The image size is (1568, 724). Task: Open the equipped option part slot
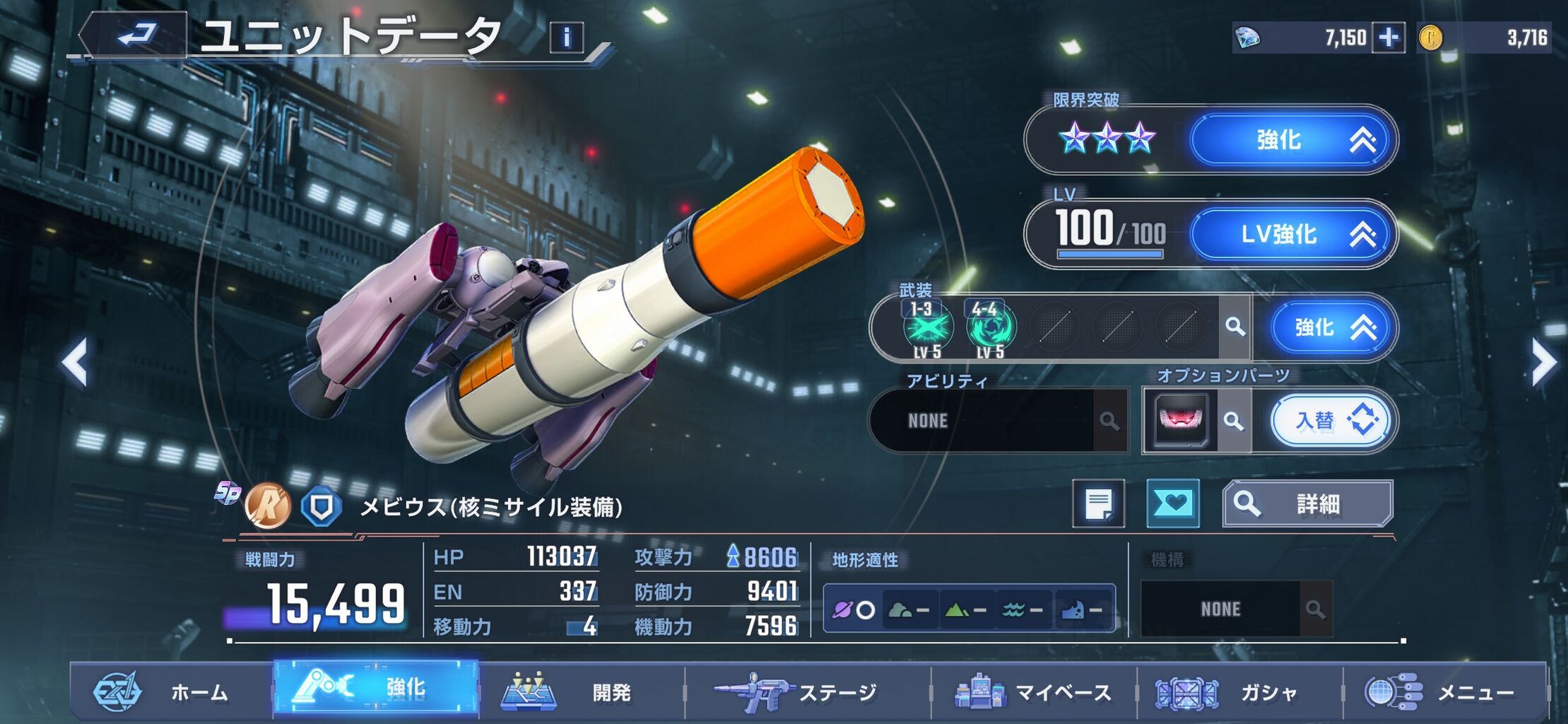pyautogui.click(x=1180, y=421)
